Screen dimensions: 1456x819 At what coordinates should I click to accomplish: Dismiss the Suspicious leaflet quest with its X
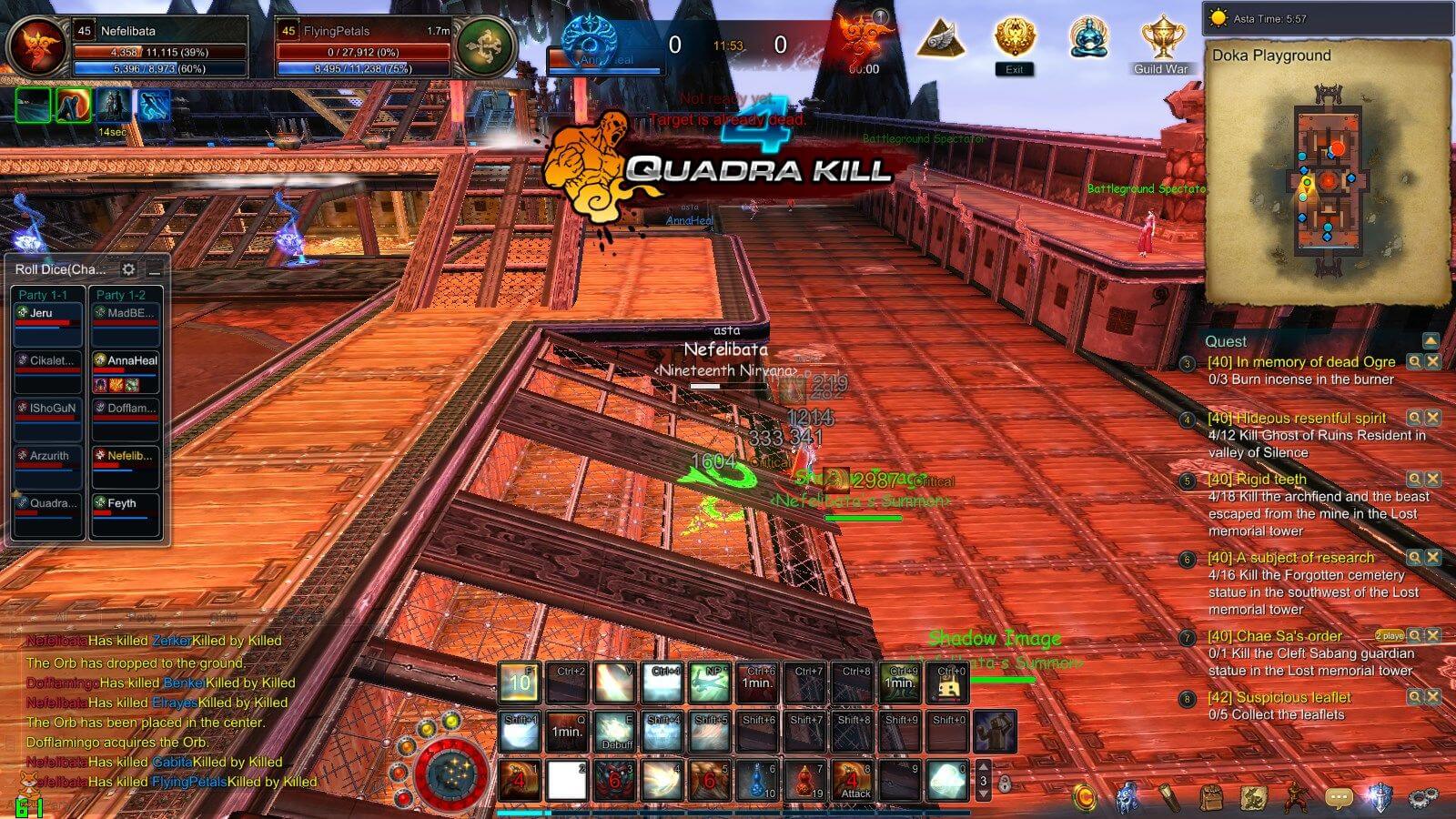click(x=1432, y=696)
